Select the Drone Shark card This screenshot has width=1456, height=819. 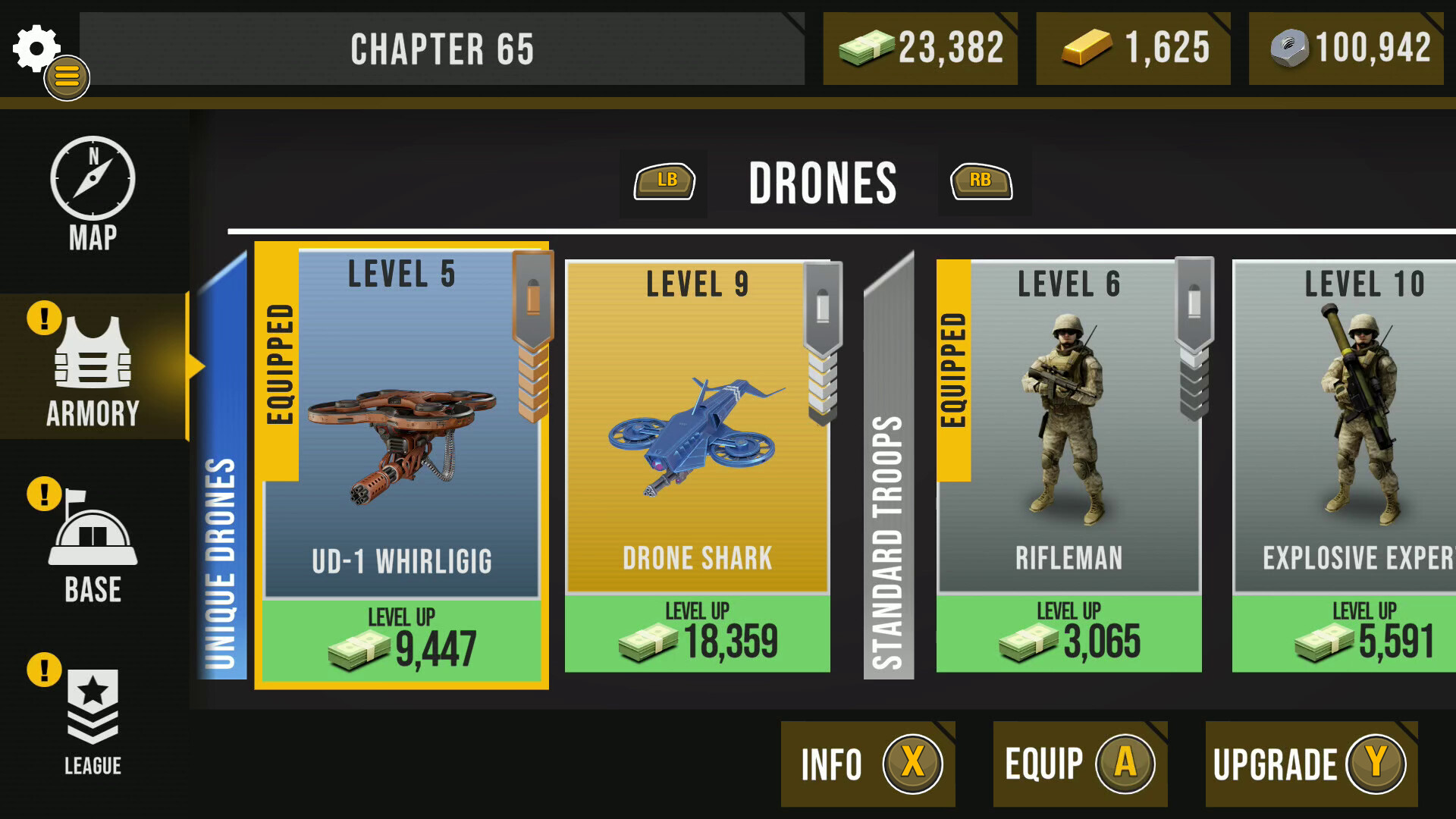[696, 455]
